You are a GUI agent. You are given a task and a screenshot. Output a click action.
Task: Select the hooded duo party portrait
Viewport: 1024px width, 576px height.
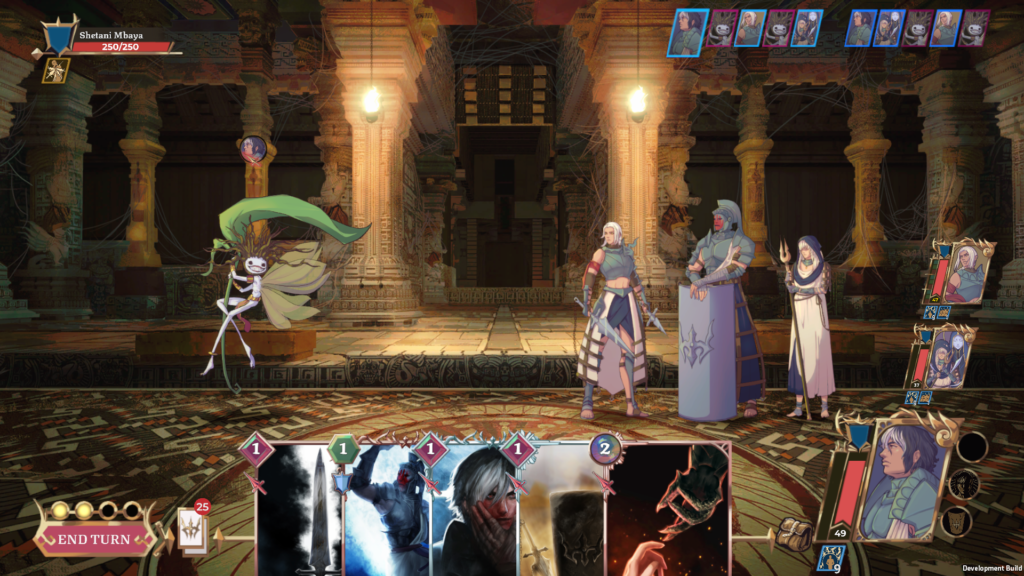coord(947,357)
